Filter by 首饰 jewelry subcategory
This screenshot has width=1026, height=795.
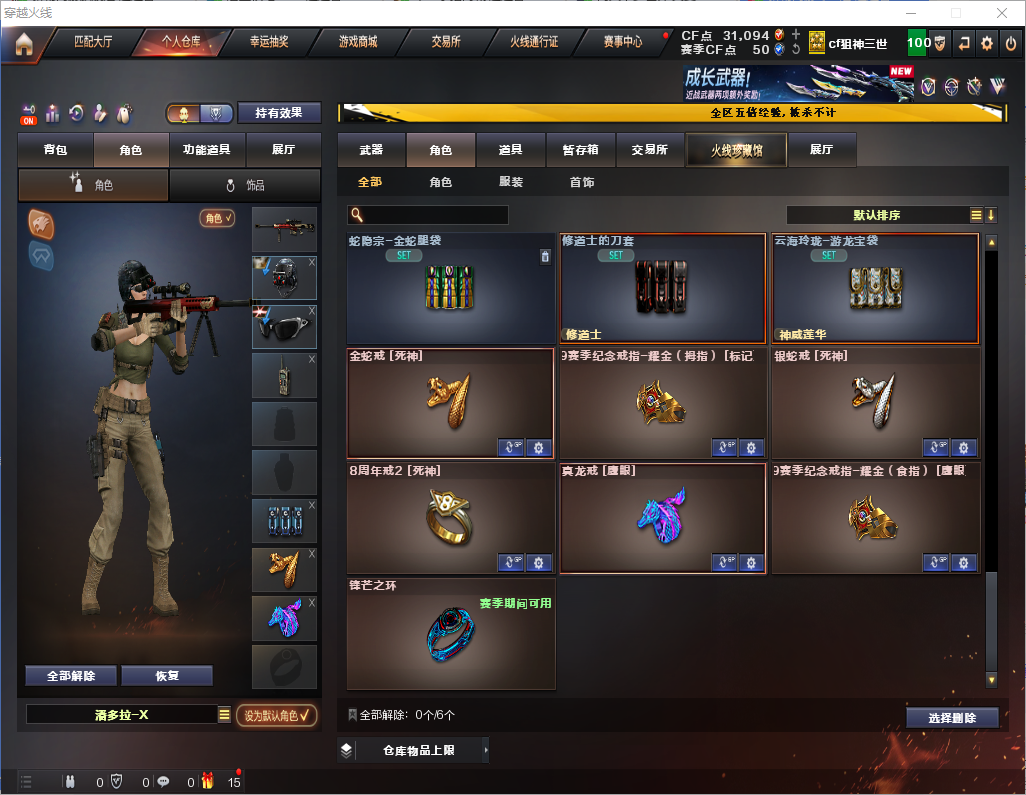(x=581, y=182)
